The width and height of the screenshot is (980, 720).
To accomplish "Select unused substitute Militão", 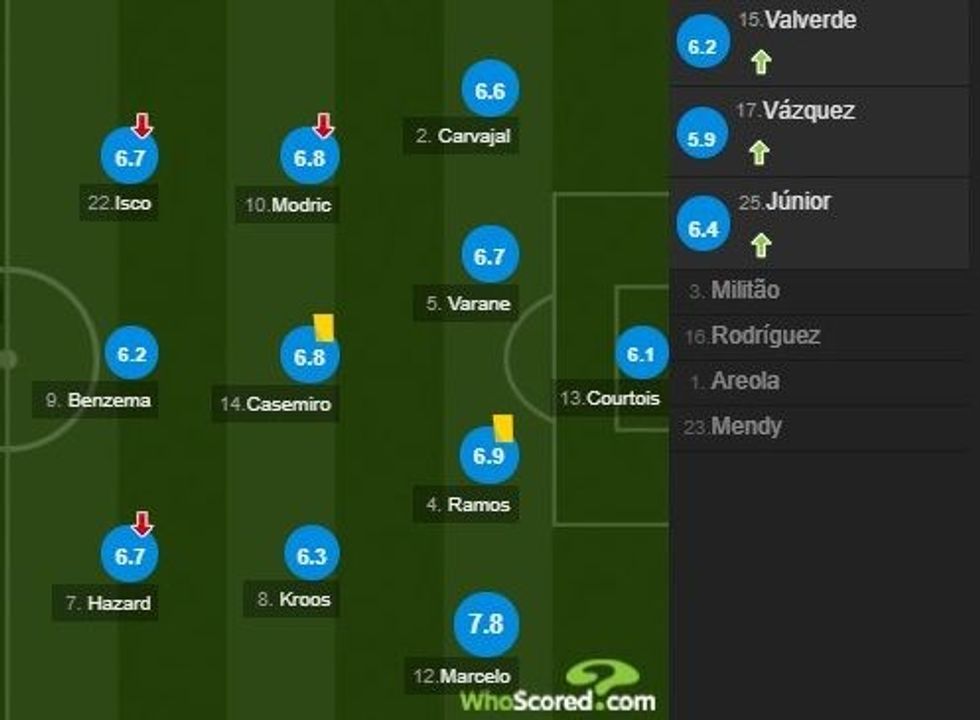I will point(745,291).
